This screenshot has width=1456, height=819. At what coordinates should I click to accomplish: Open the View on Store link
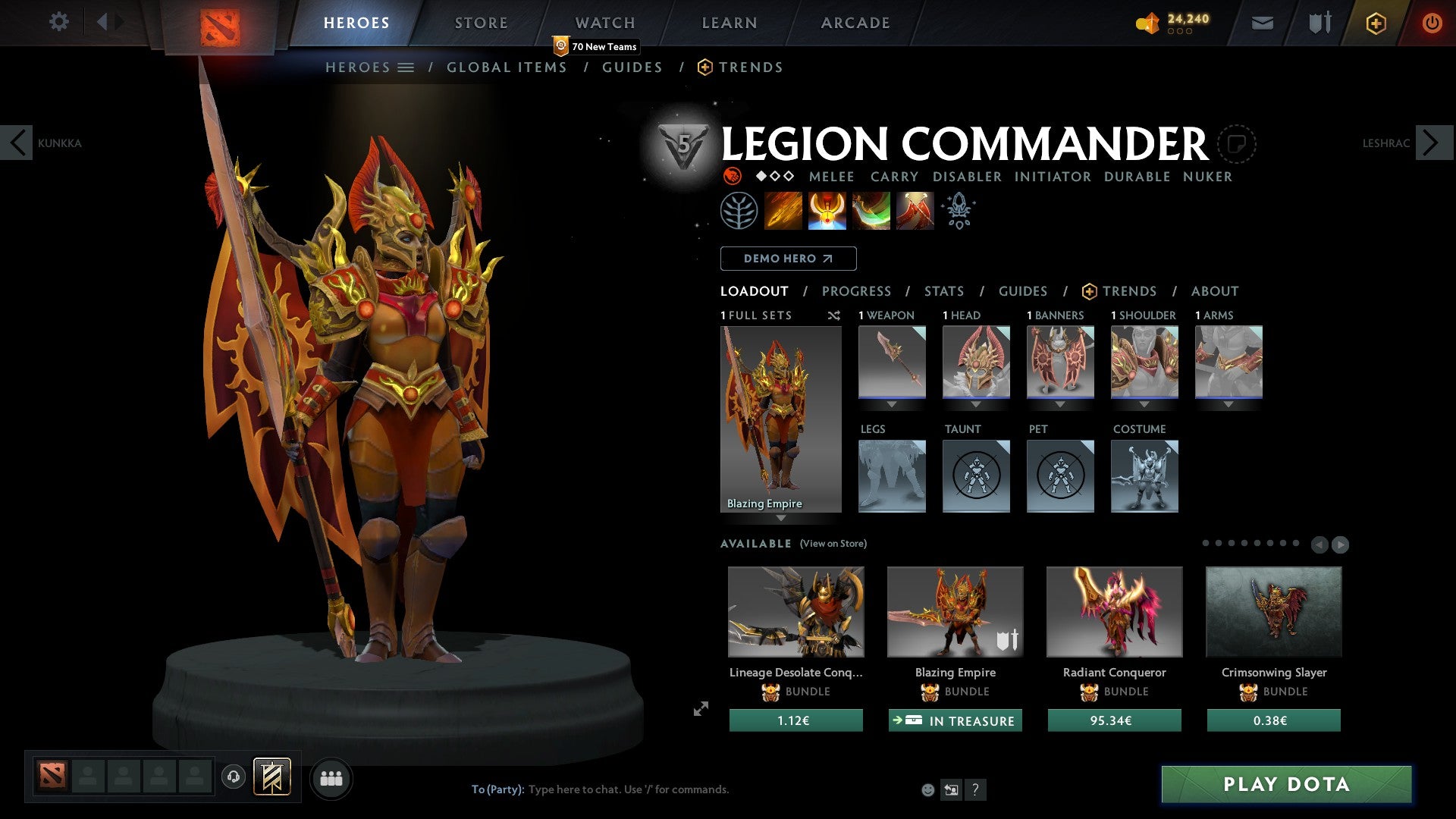[833, 544]
